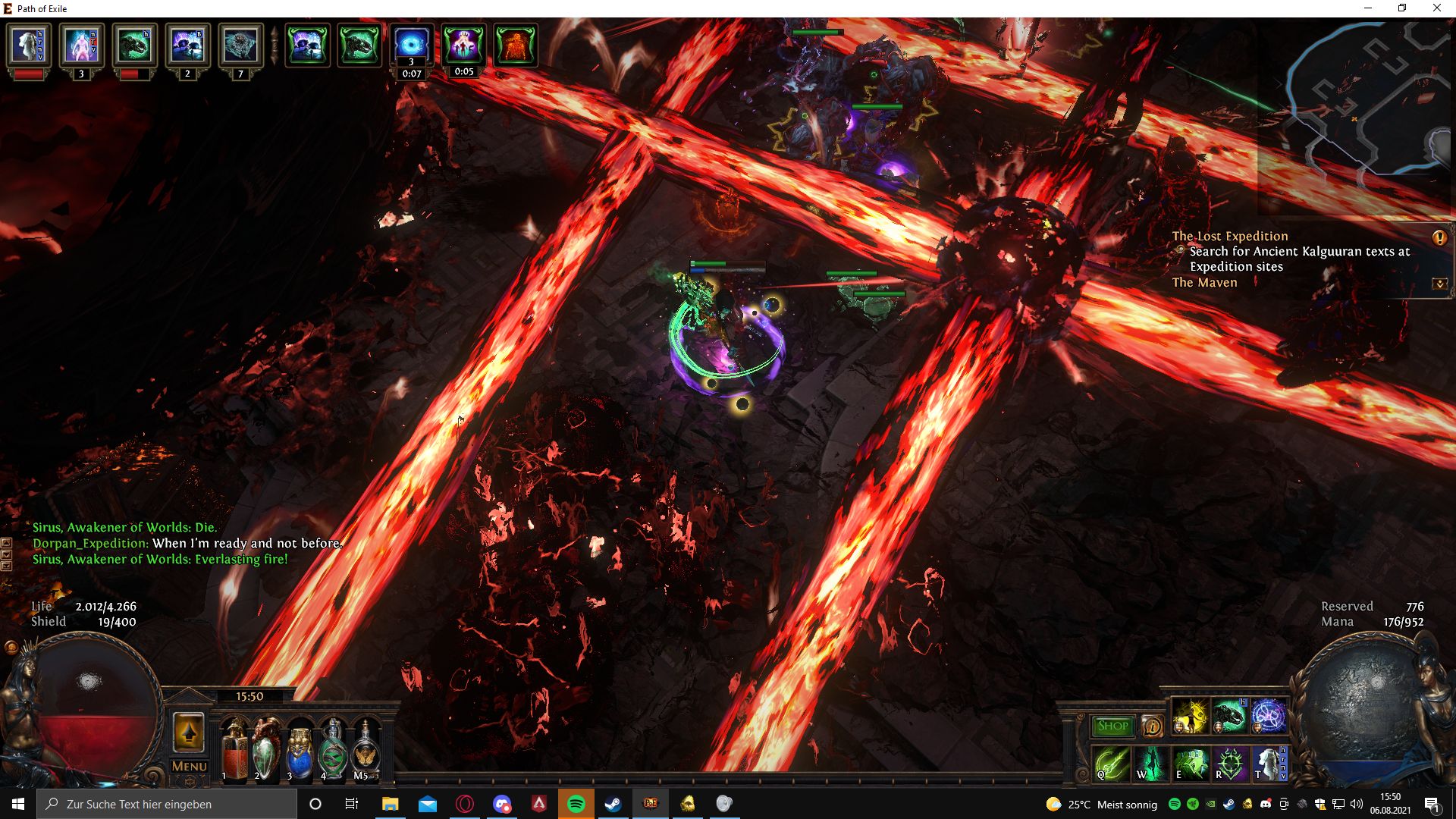Screen dimensions: 1456x819
Task: Activate the green spear skill bound to Q
Action: 1112,762
